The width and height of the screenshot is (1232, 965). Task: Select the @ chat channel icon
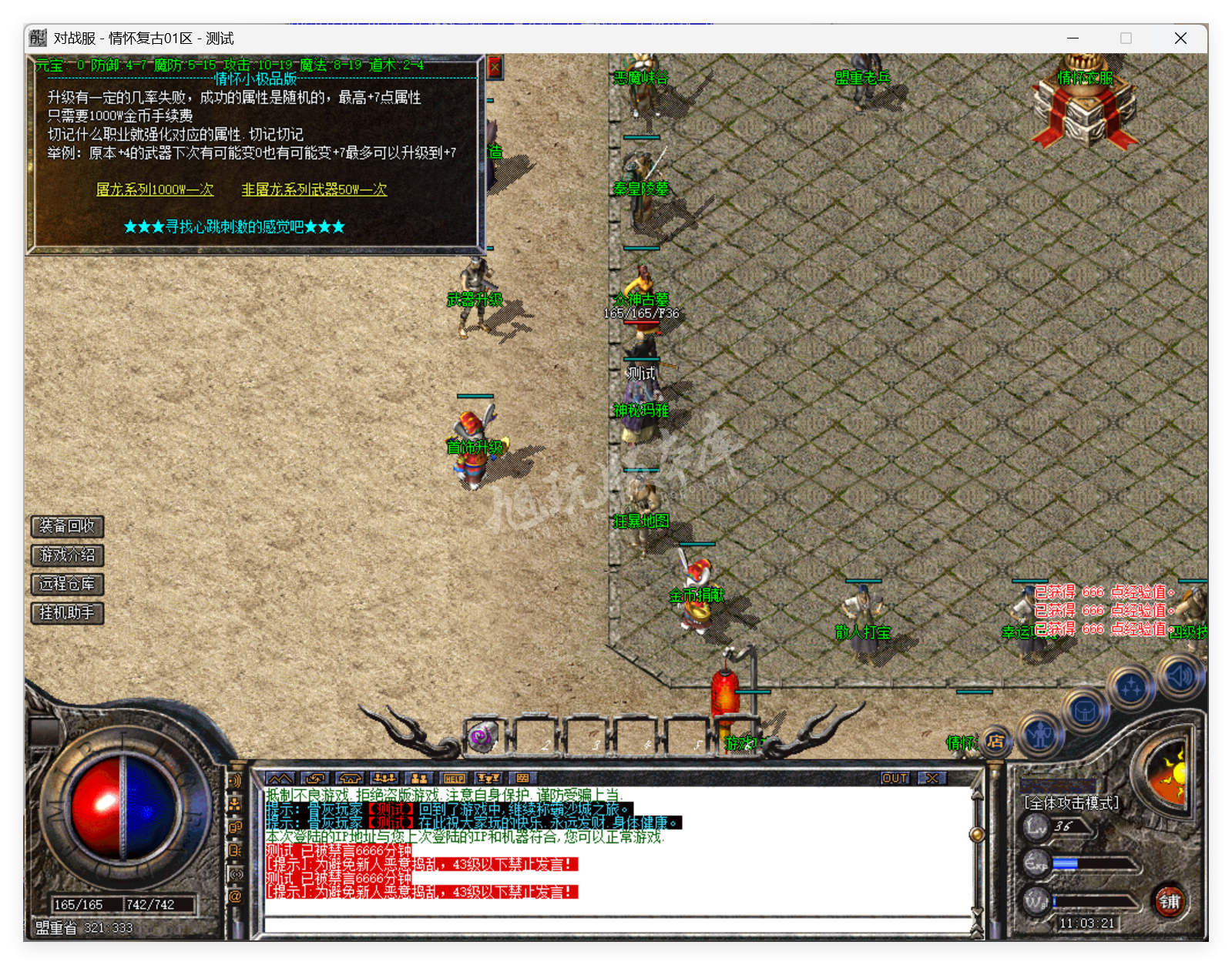236,894
